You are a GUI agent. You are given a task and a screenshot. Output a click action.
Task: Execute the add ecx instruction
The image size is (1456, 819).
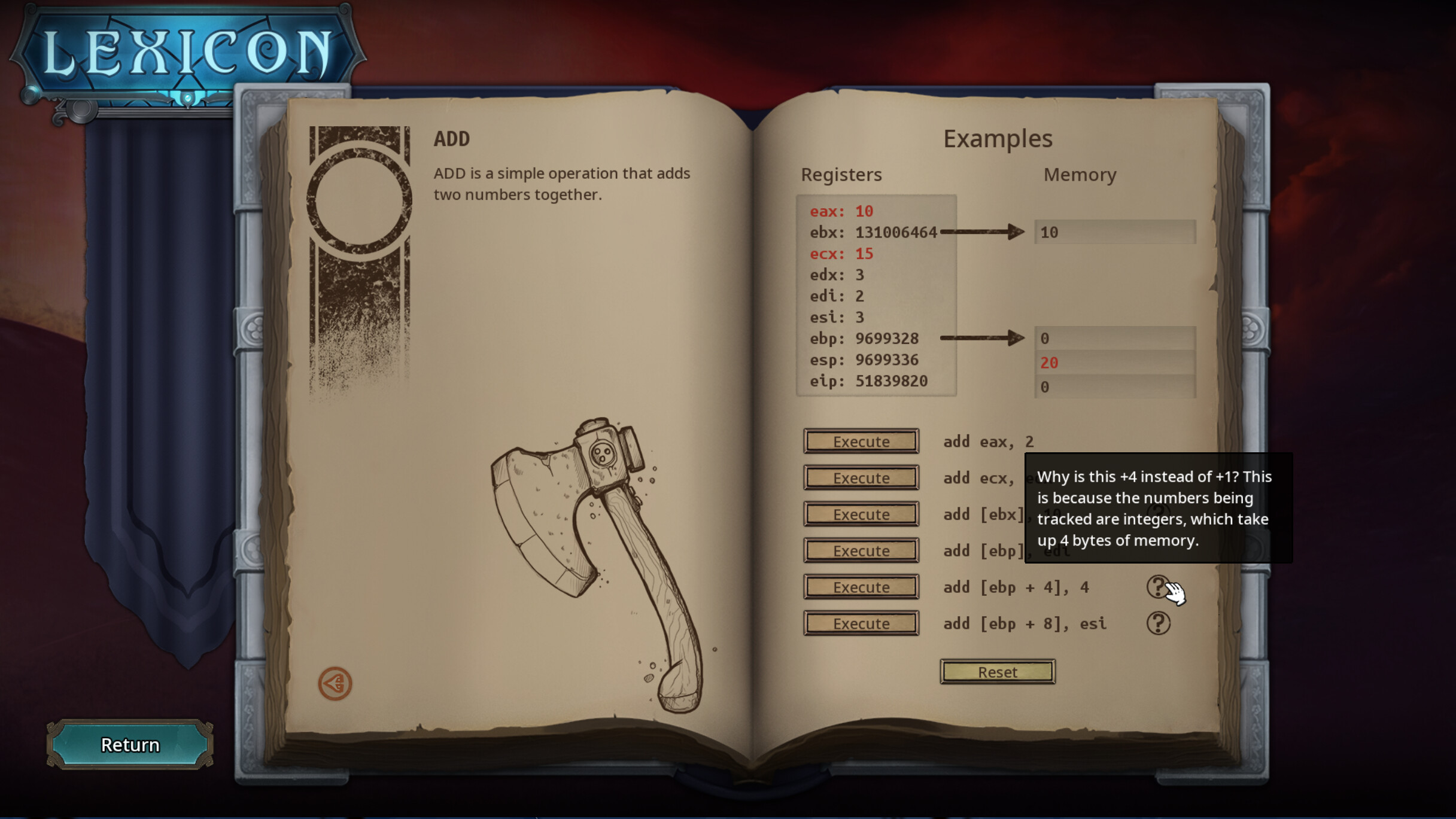[861, 477]
